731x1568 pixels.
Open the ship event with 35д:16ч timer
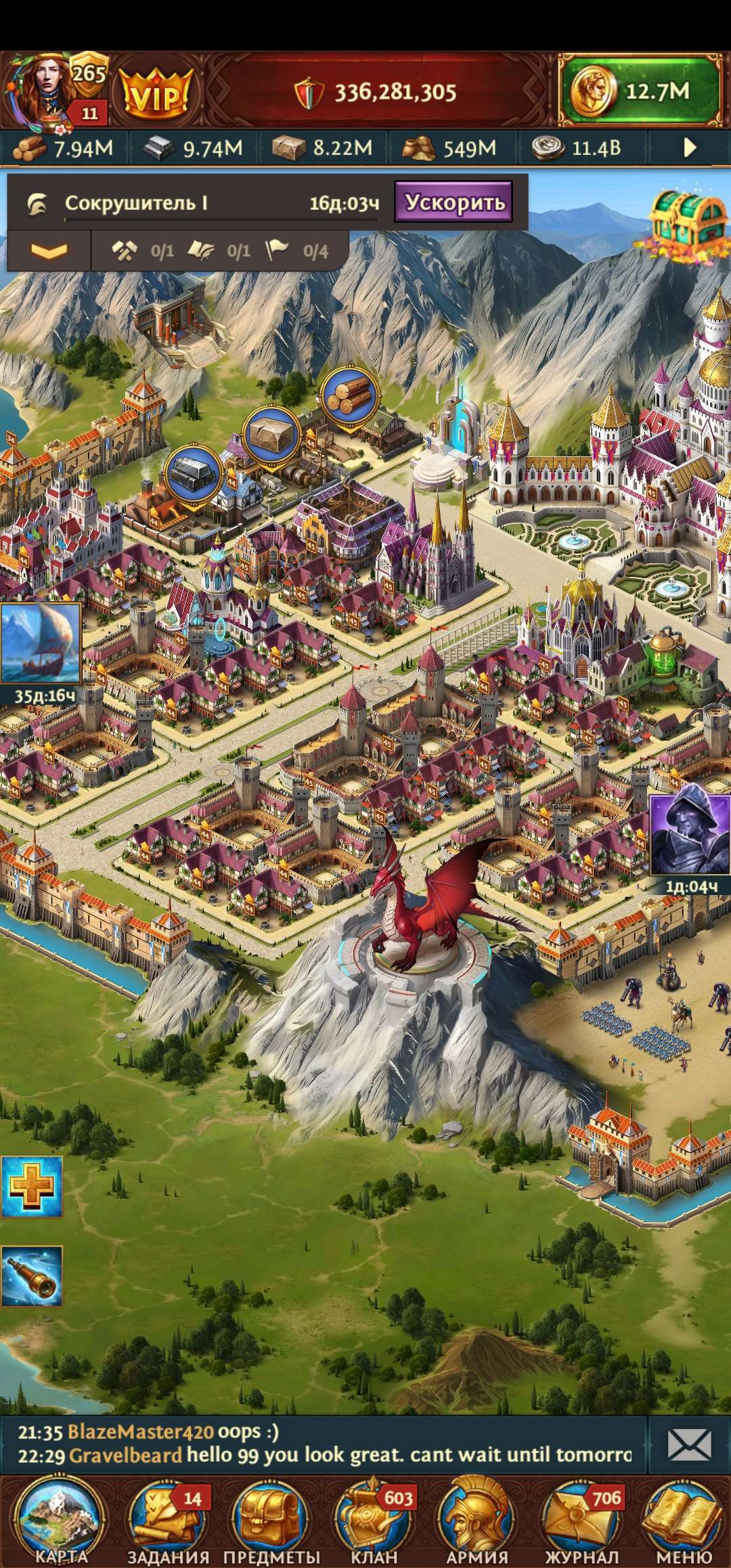pos(41,645)
